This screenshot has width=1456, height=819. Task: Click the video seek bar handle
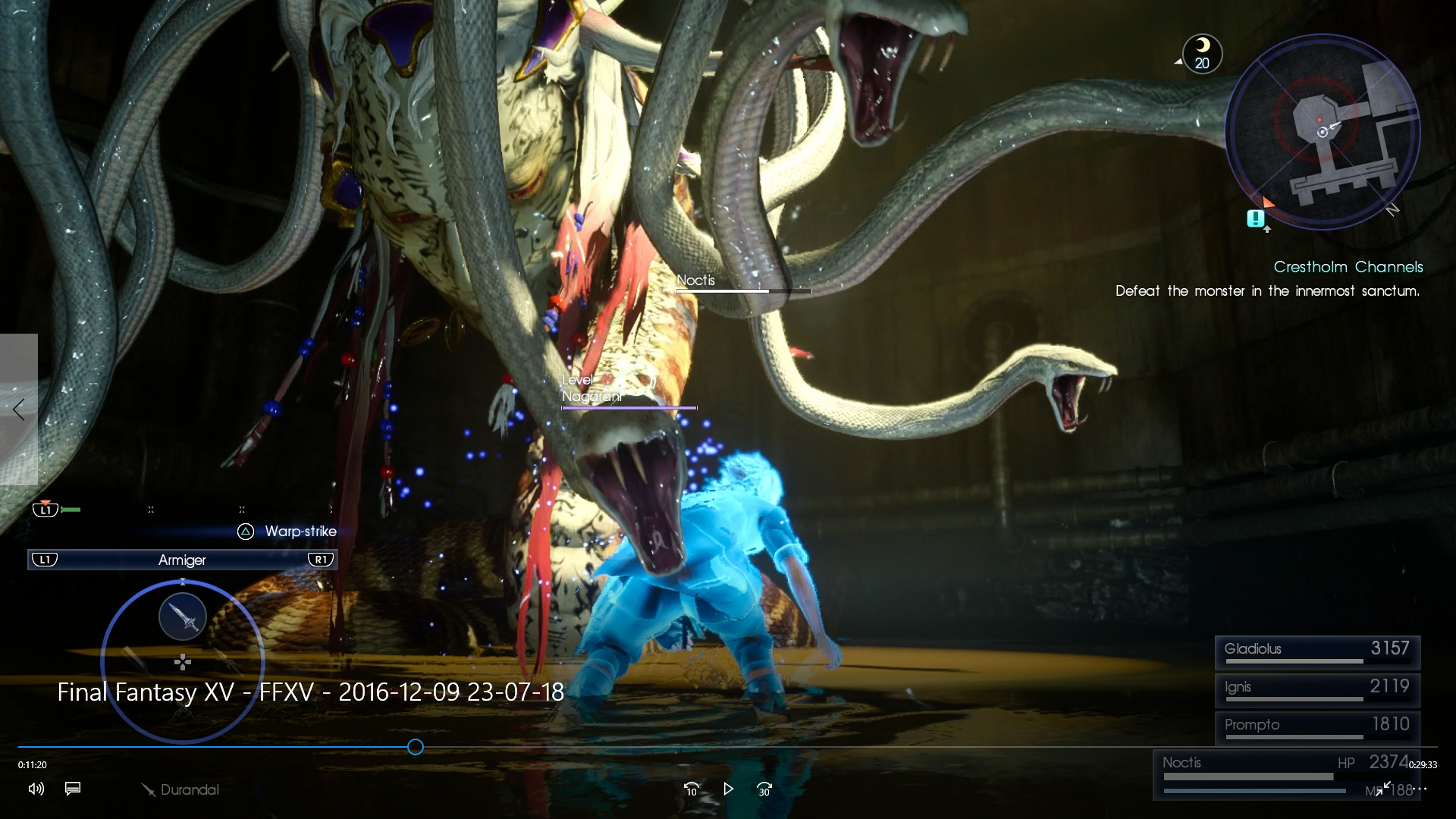(416, 747)
